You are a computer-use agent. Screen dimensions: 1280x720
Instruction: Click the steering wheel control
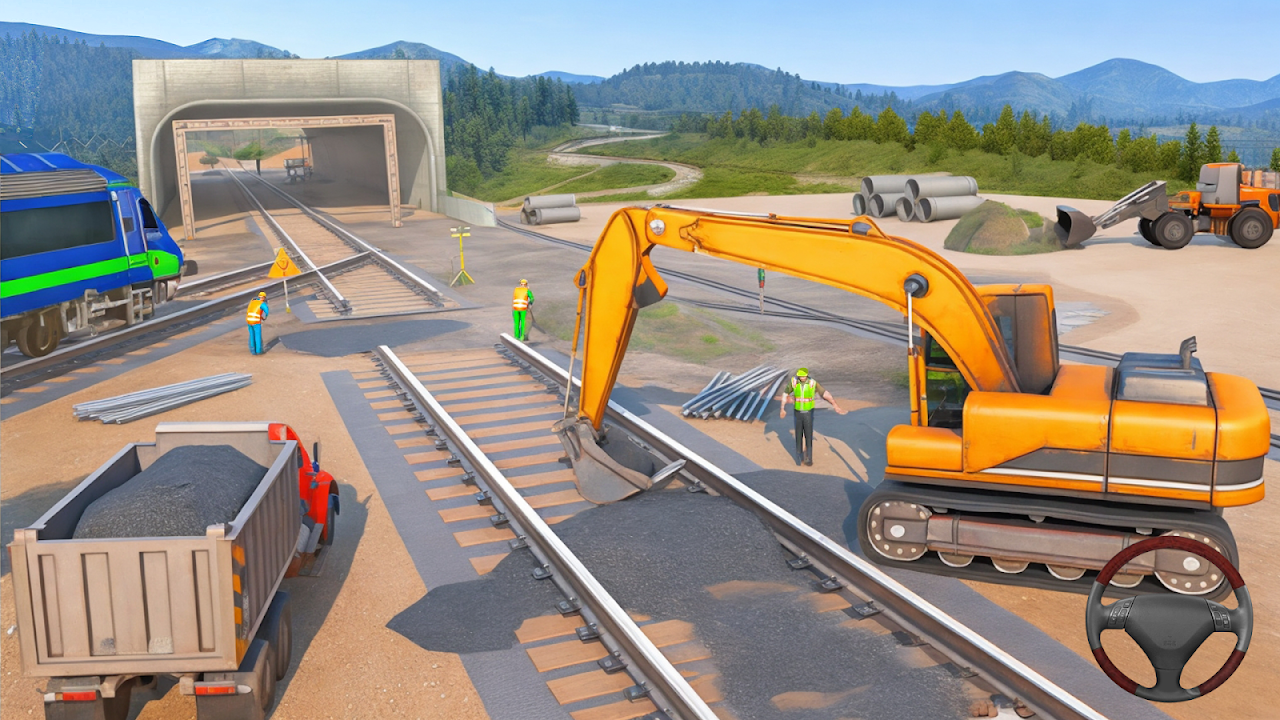tap(1168, 619)
